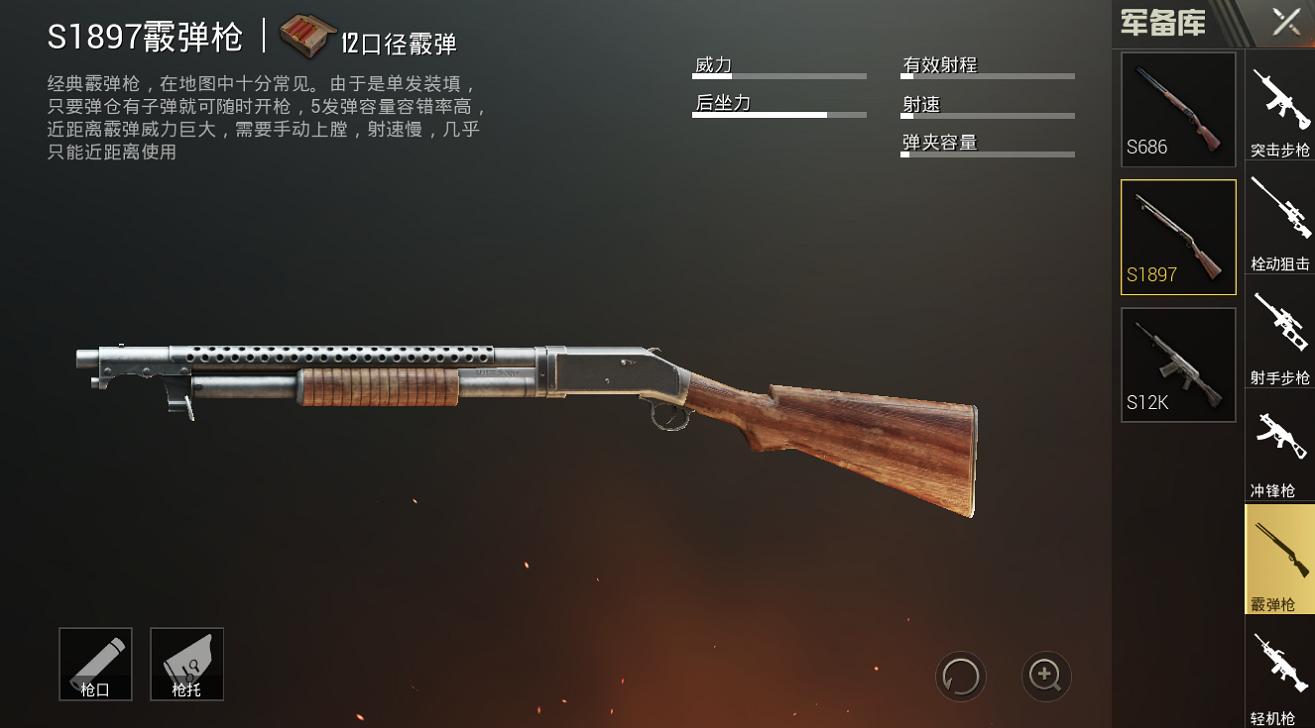1315x728 pixels.
Task: Open the 枪托 stock attachment slot
Action: pos(187,664)
